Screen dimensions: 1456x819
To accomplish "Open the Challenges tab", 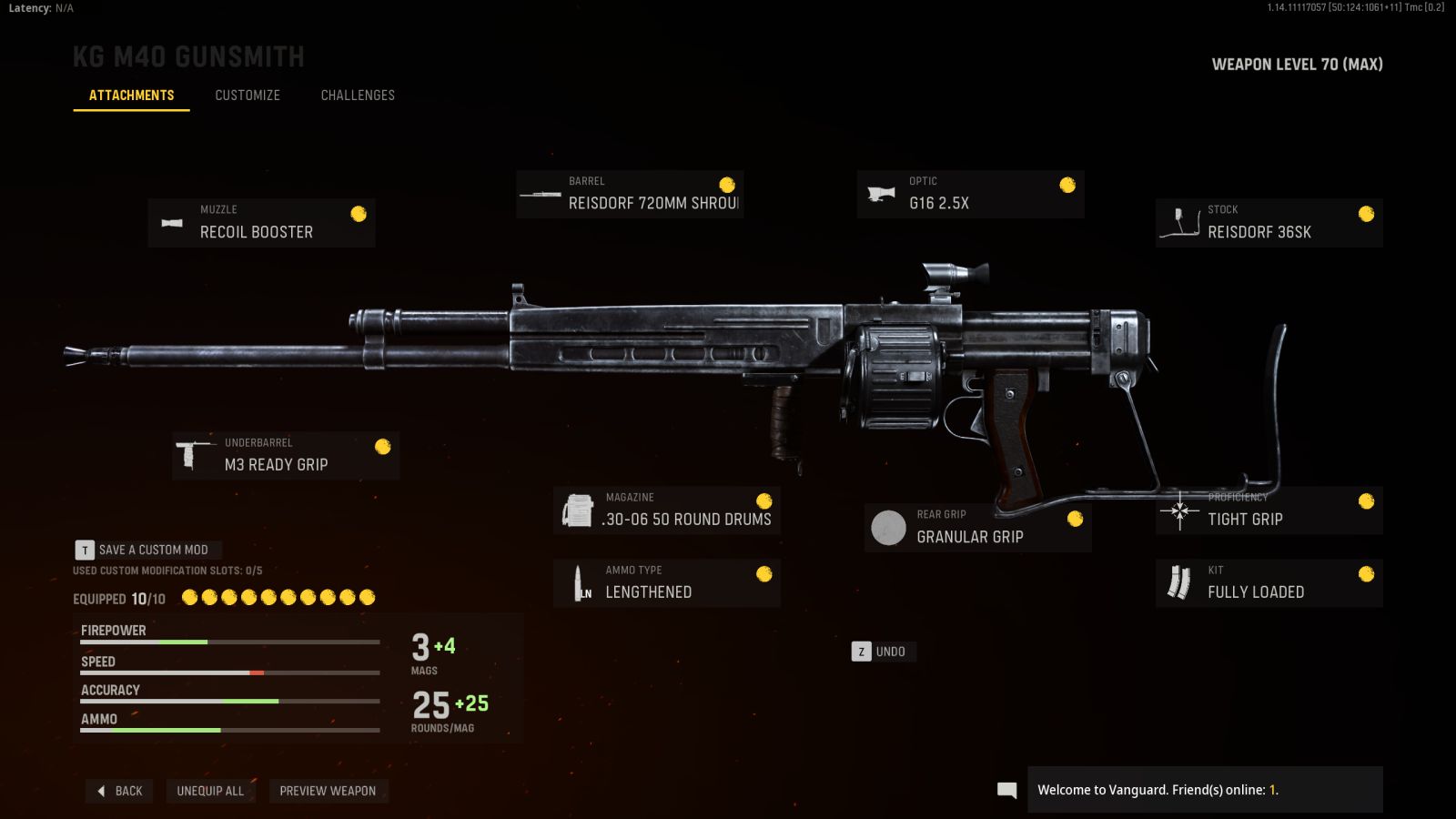I will pos(358,95).
